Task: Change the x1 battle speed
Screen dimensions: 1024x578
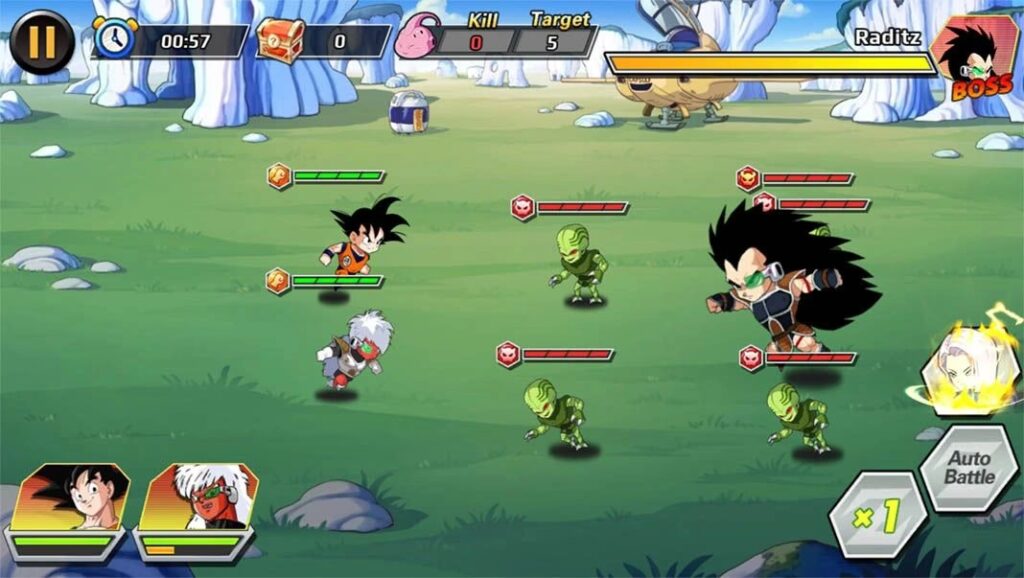Action: 877,515
